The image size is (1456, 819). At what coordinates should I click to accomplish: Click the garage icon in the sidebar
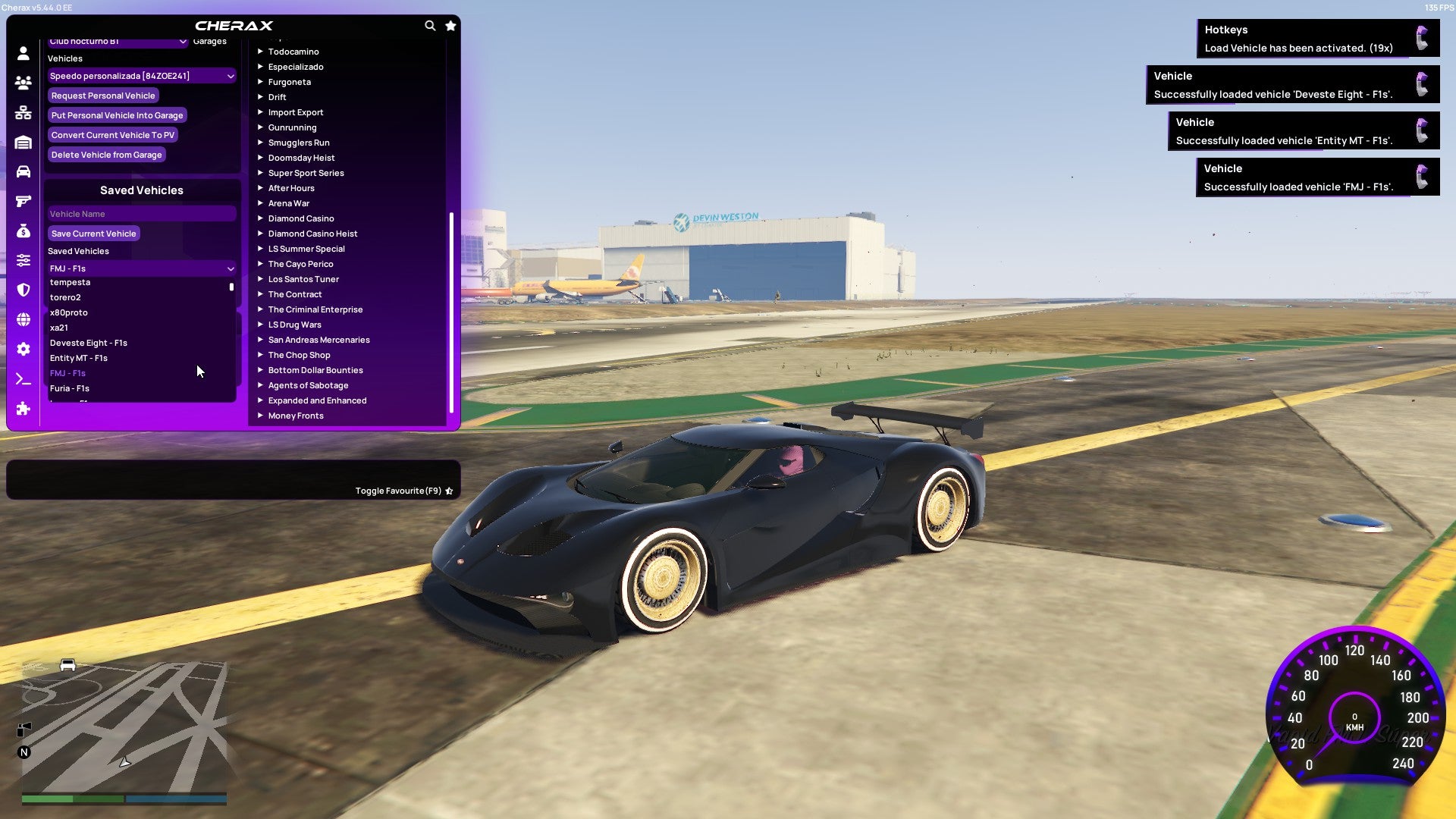click(x=23, y=141)
